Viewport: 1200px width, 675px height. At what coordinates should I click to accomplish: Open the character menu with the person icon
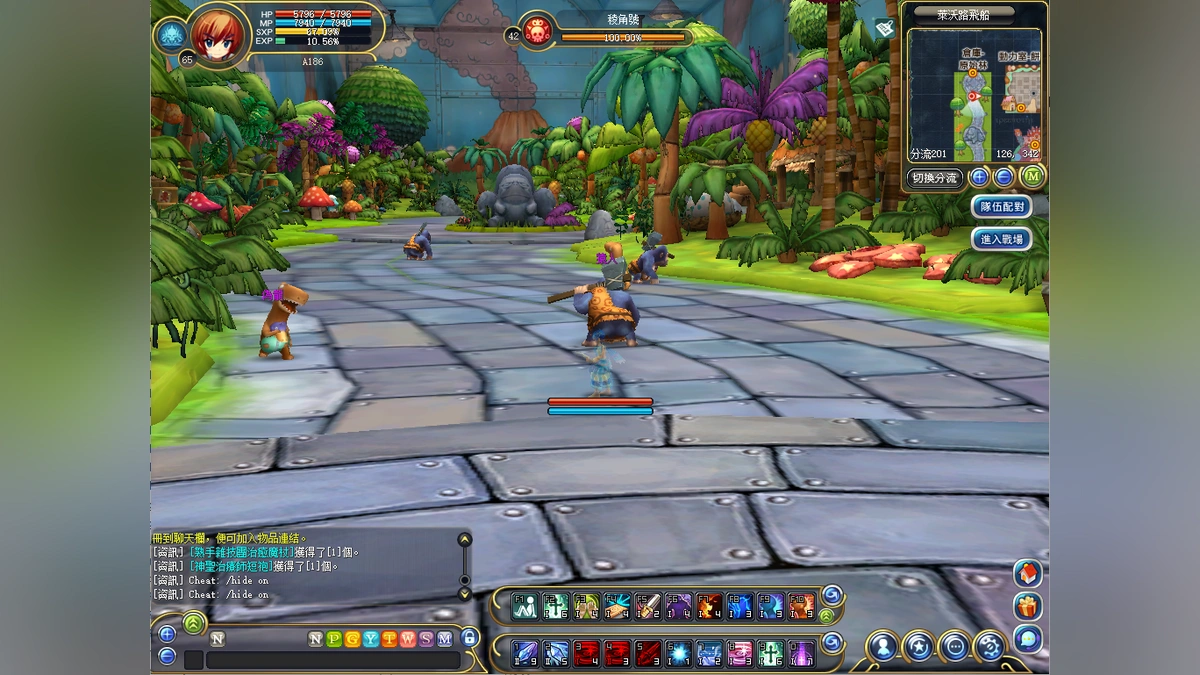point(883,646)
